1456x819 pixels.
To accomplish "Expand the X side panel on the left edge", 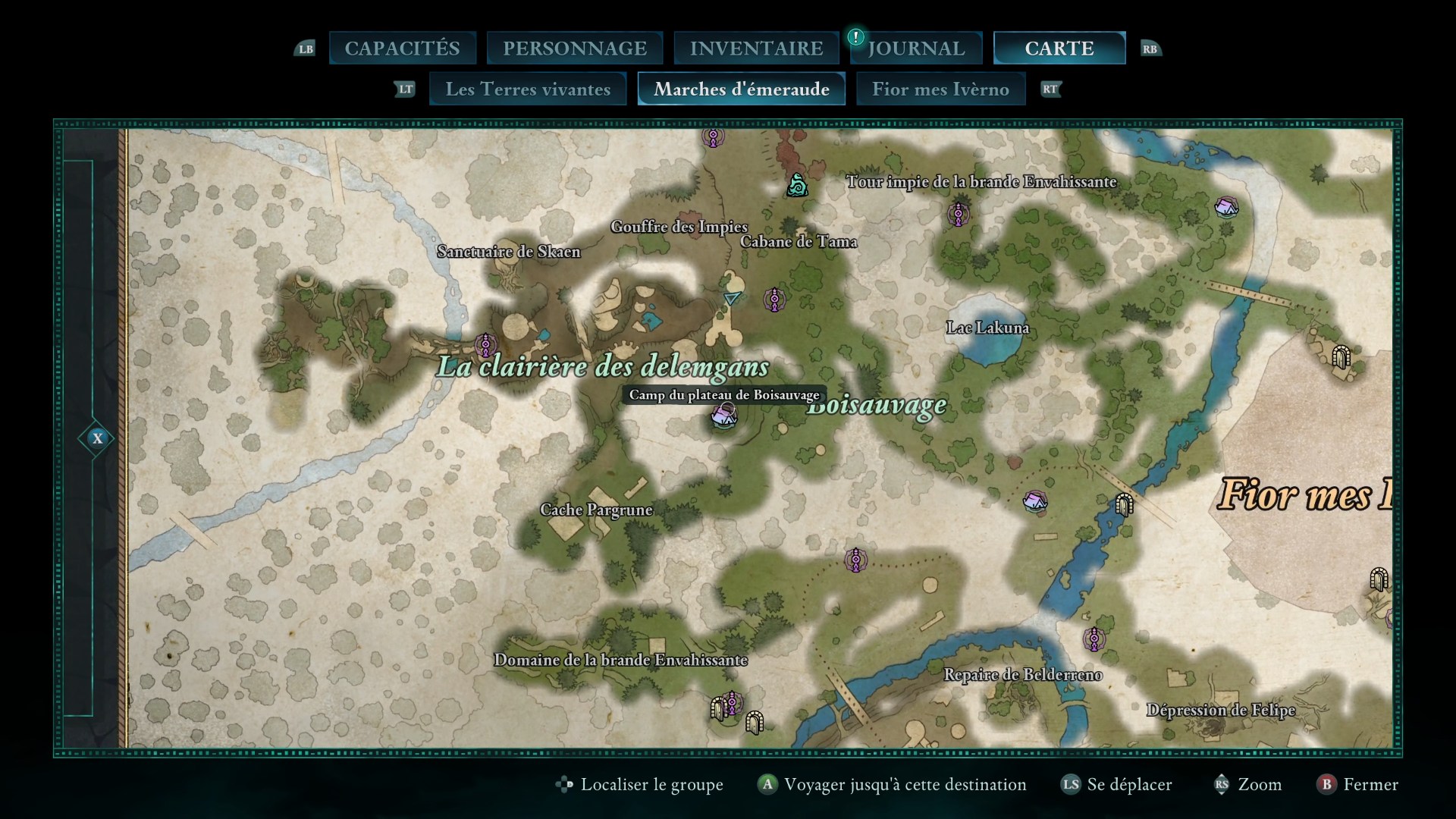I will coord(97,438).
